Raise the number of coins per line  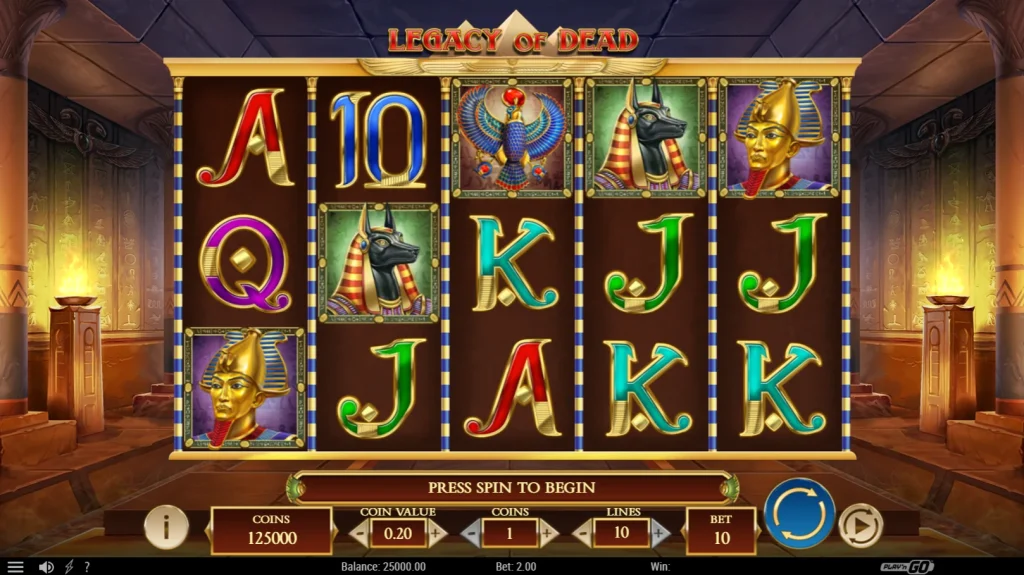547,533
